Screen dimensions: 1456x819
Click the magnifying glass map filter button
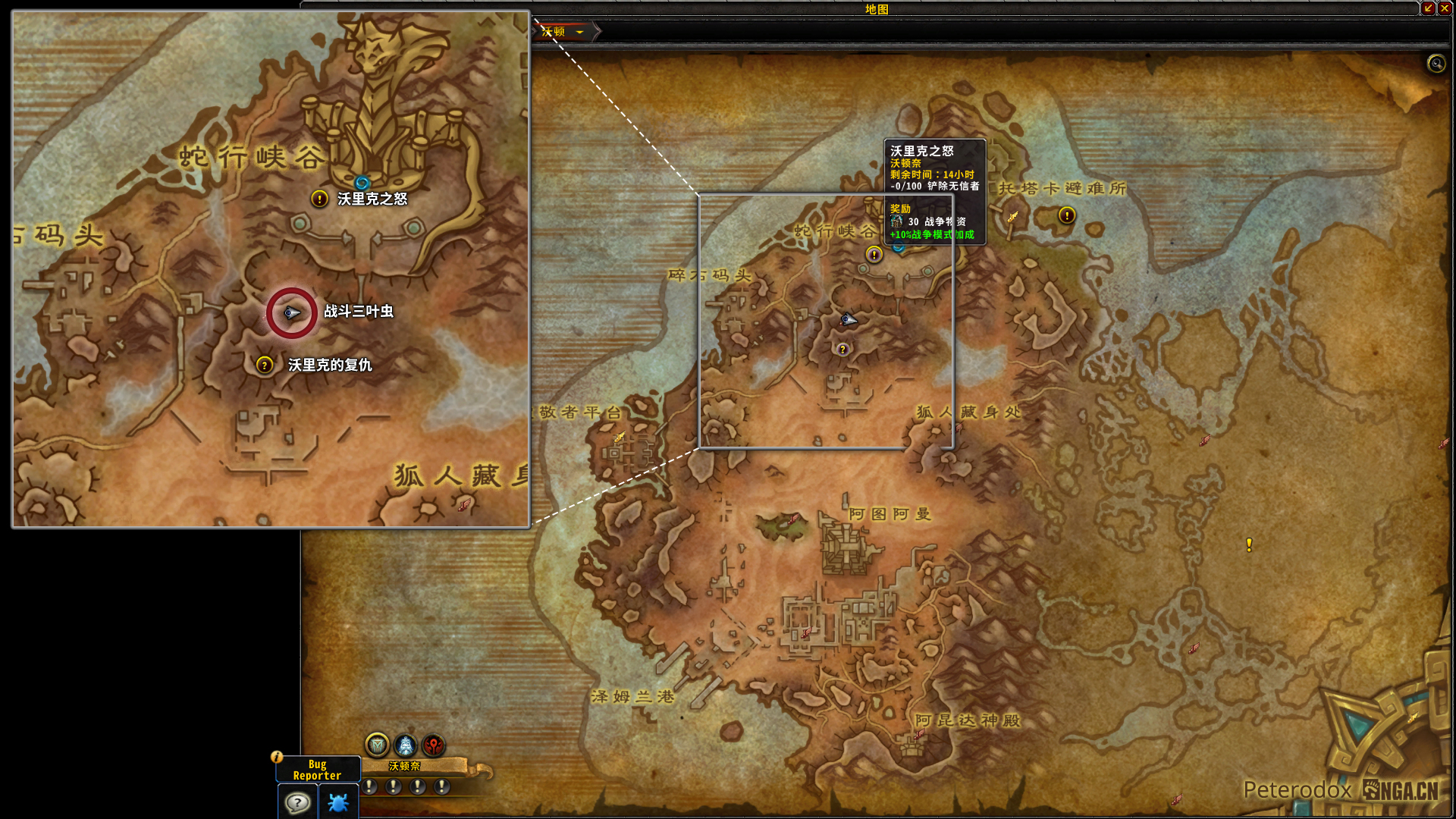(1436, 64)
